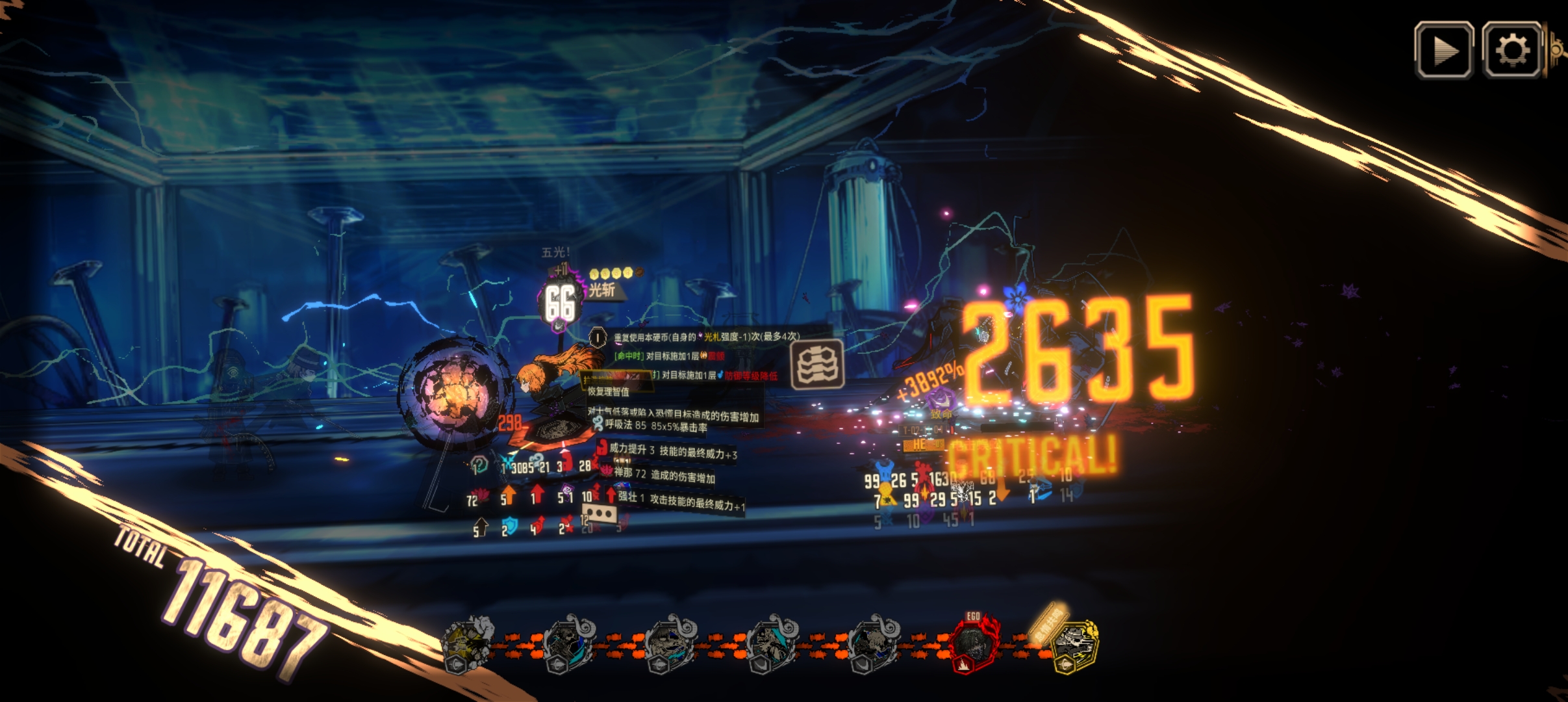Click the play triangle speed button

click(1443, 50)
